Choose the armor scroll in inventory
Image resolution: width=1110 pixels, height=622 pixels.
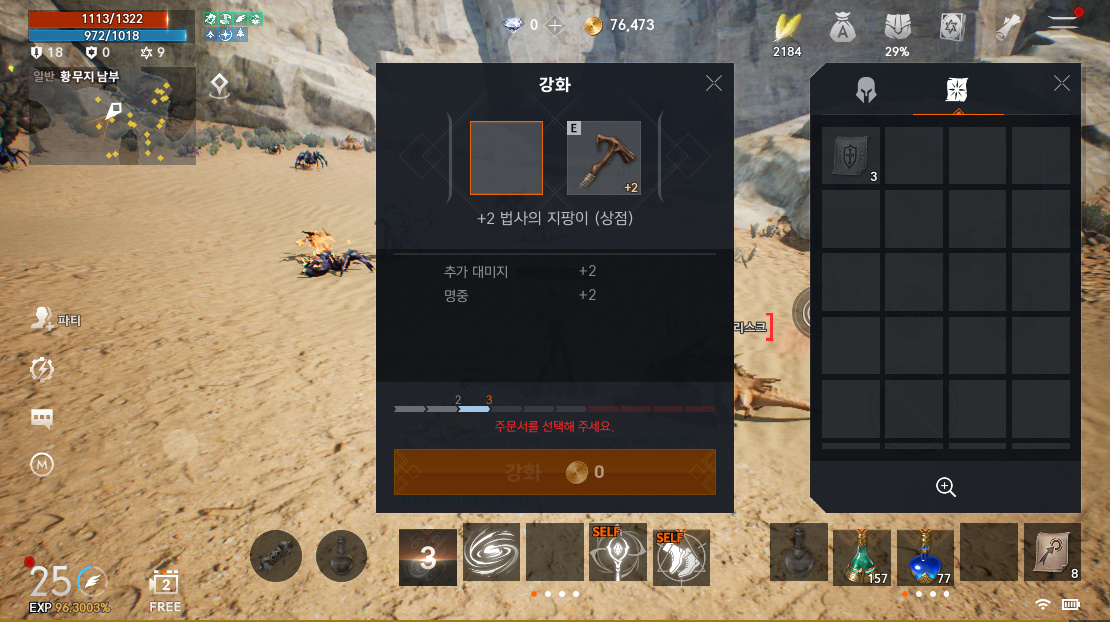[x=851, y=156]
